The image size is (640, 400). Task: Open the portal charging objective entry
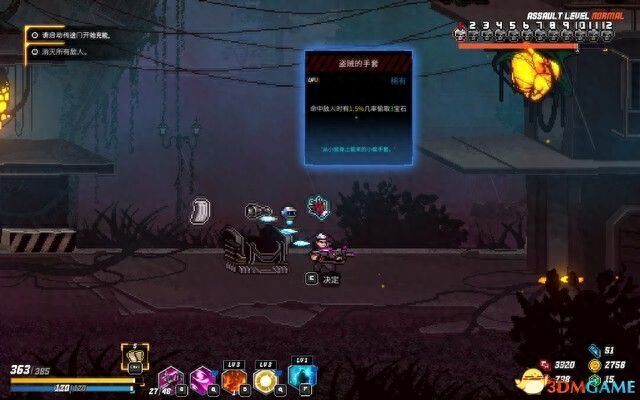click(75, 35)
